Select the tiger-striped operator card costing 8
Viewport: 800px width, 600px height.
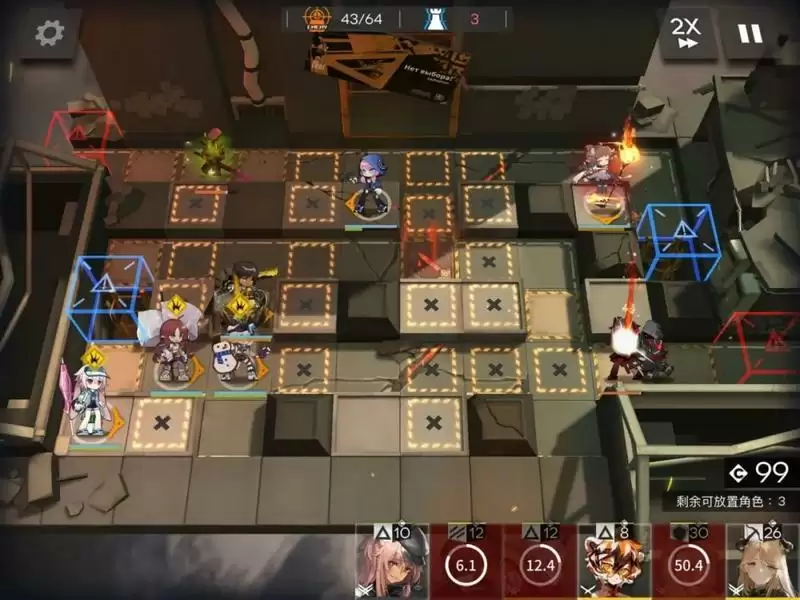tap(614, 562)
